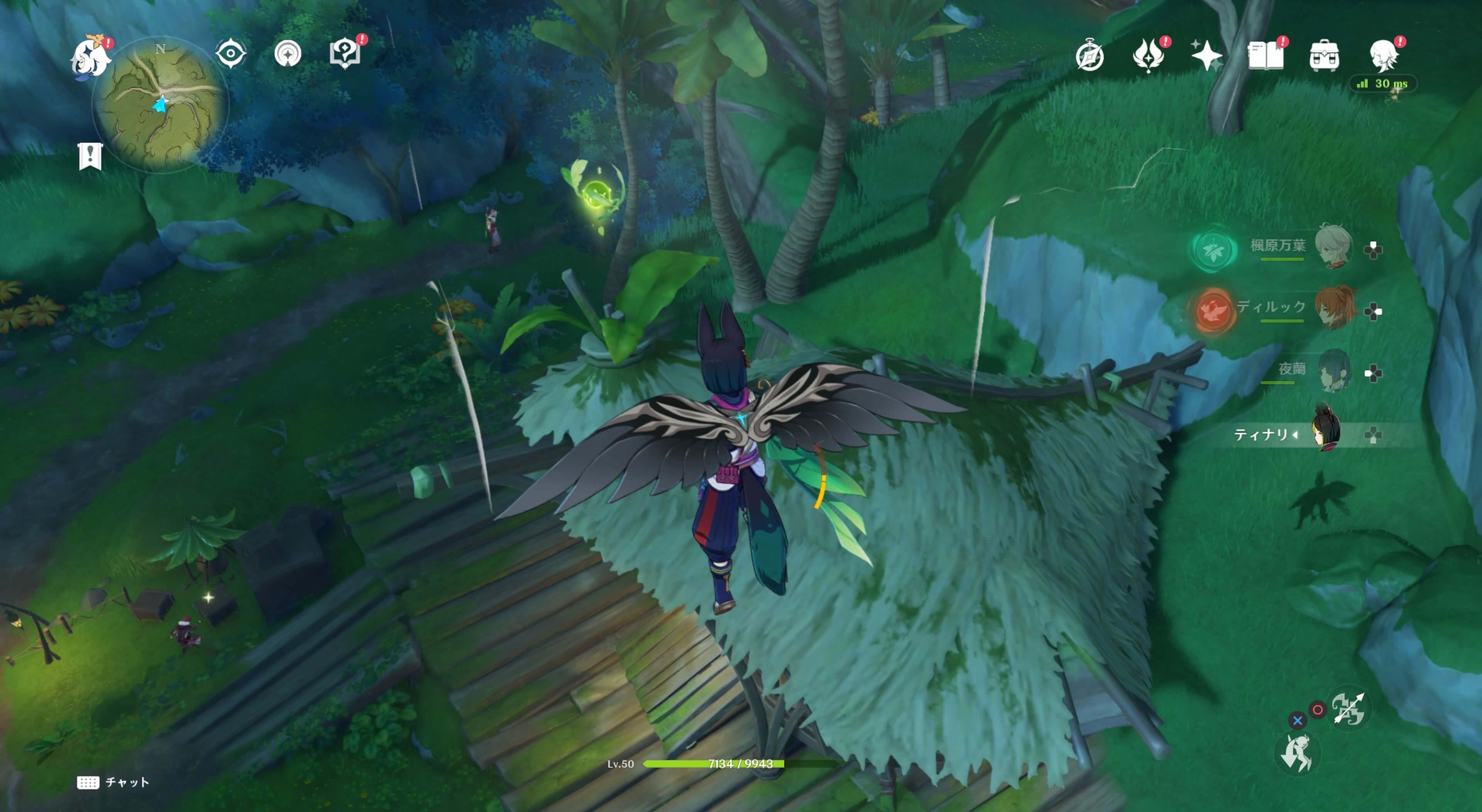
Task: Switch to party member 楓原万葉
Action: [1332, 247]
